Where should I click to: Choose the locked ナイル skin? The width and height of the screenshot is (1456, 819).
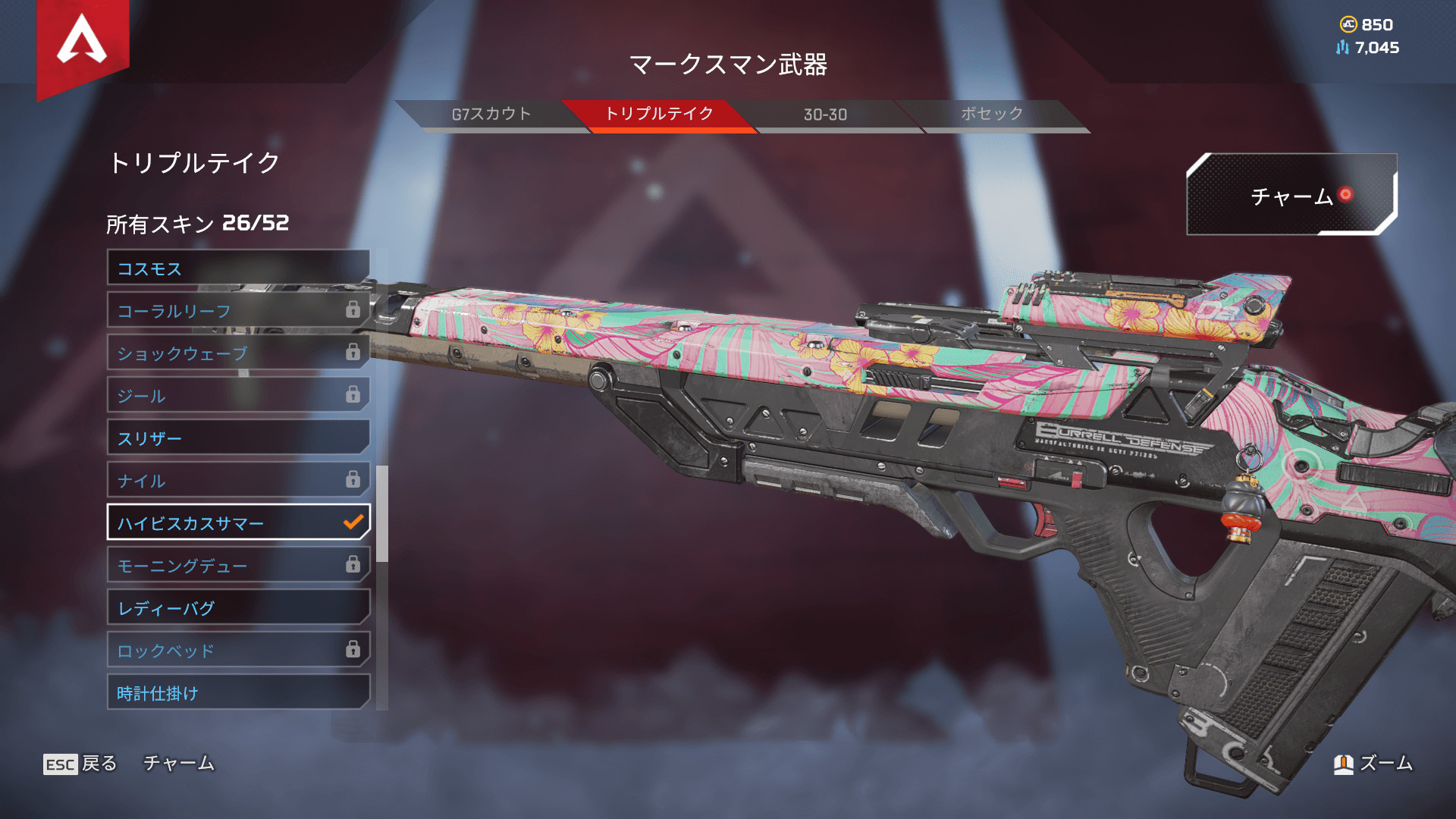click(x=238, y=481)
